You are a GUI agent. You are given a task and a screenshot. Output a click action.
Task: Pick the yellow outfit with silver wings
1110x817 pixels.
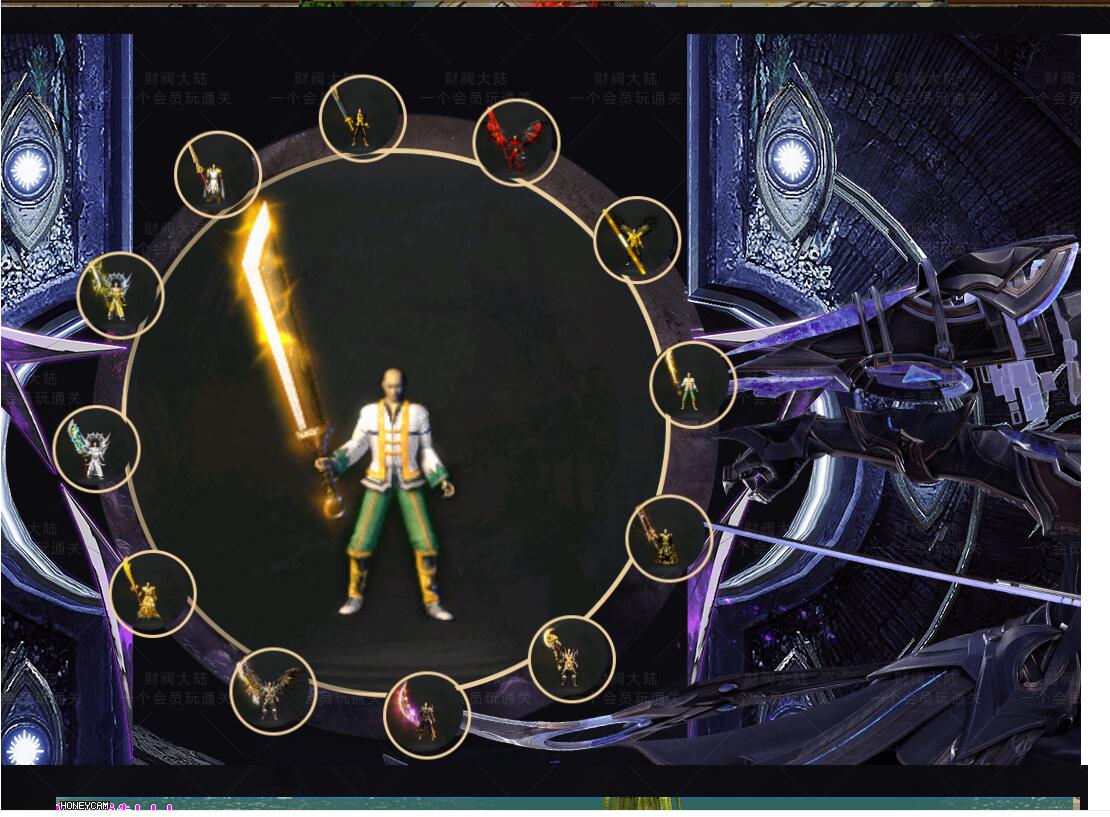(120, 295)
